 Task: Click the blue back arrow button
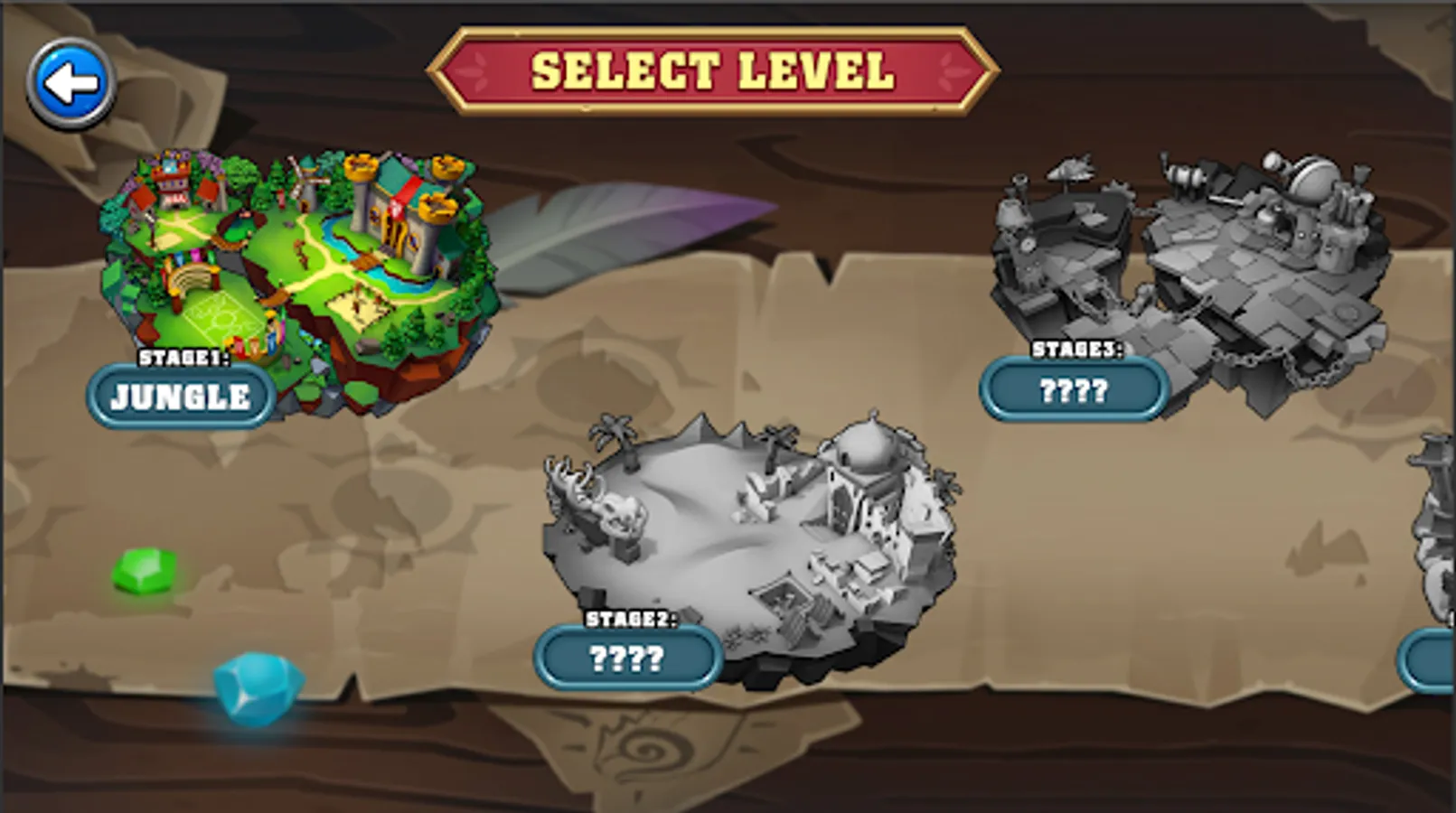72,79
